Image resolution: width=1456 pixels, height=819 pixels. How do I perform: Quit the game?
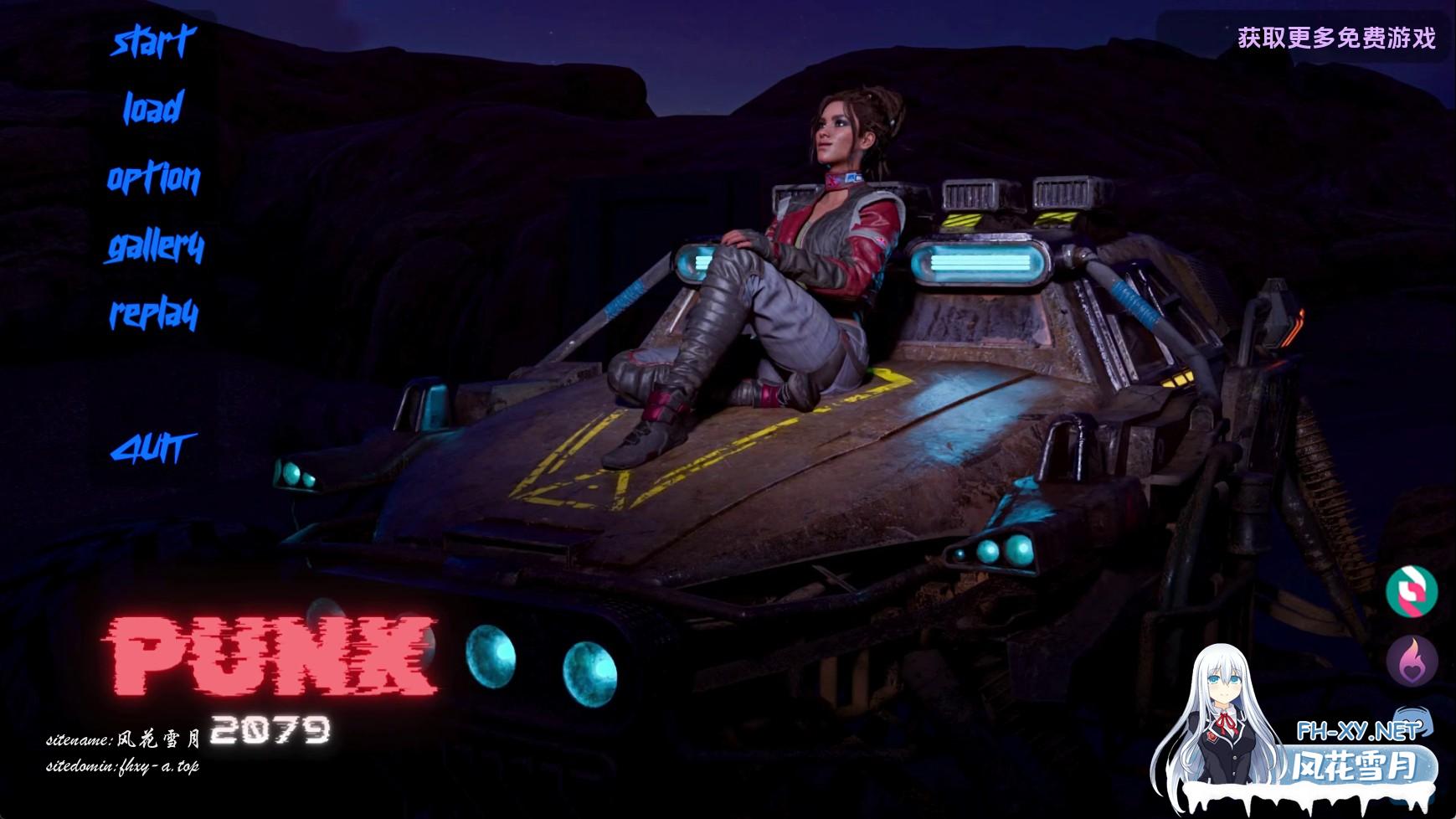click(153, 449)
